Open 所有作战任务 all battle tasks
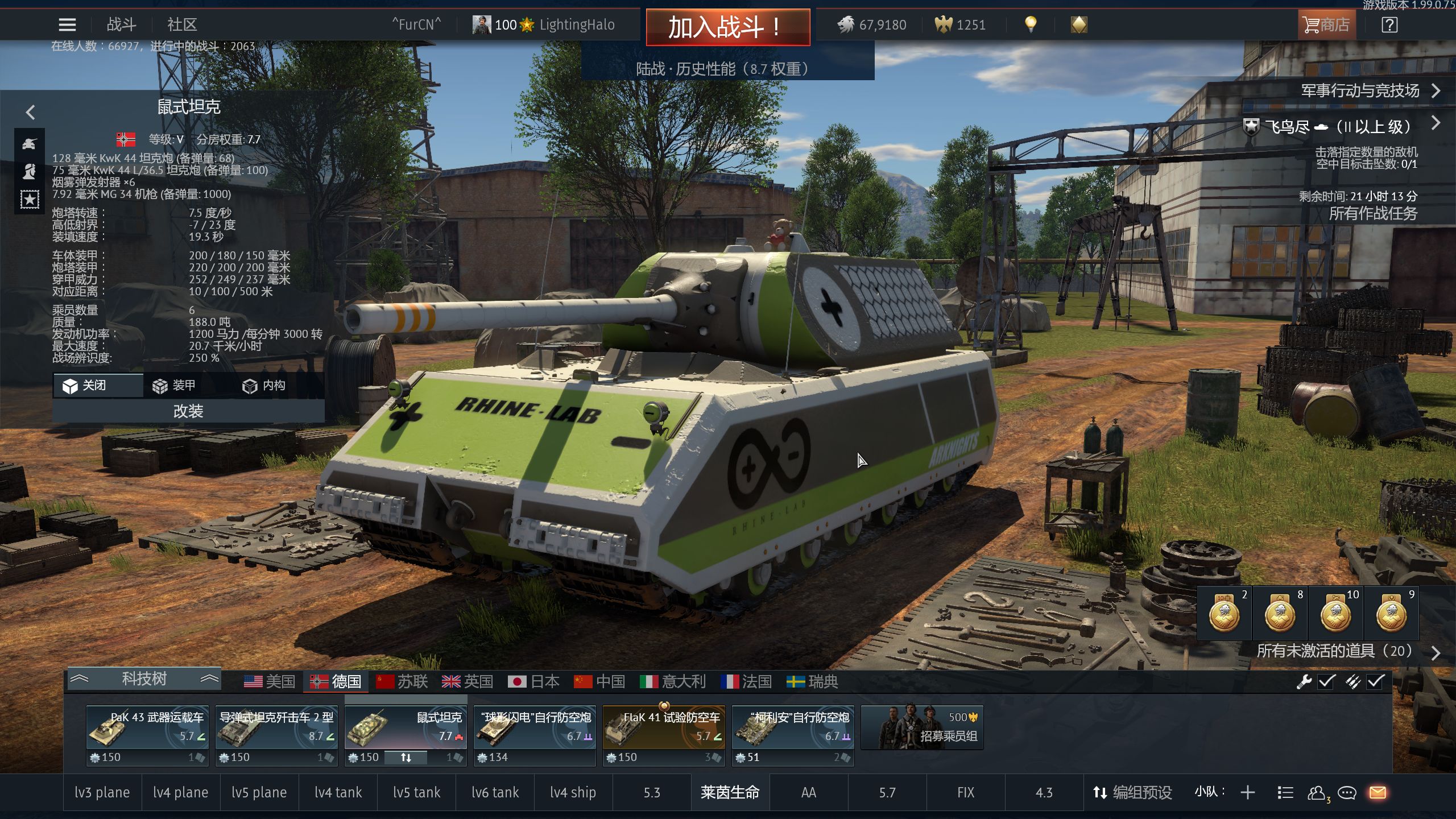Image resolution: width=1456 pixels, height=819 pixels. tap(1372, 214)
